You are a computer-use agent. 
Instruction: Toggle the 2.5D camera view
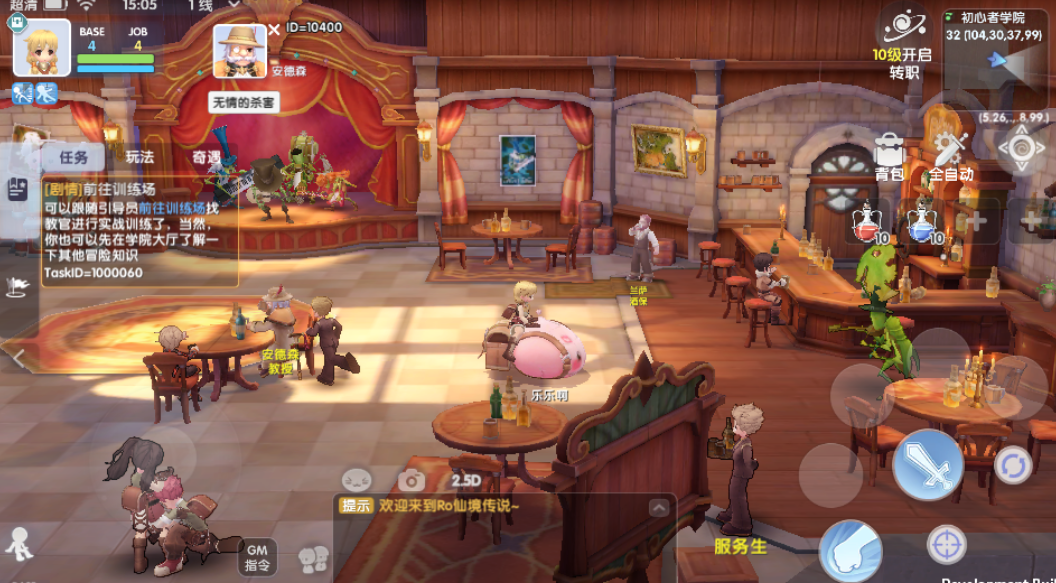pos(465,481)
